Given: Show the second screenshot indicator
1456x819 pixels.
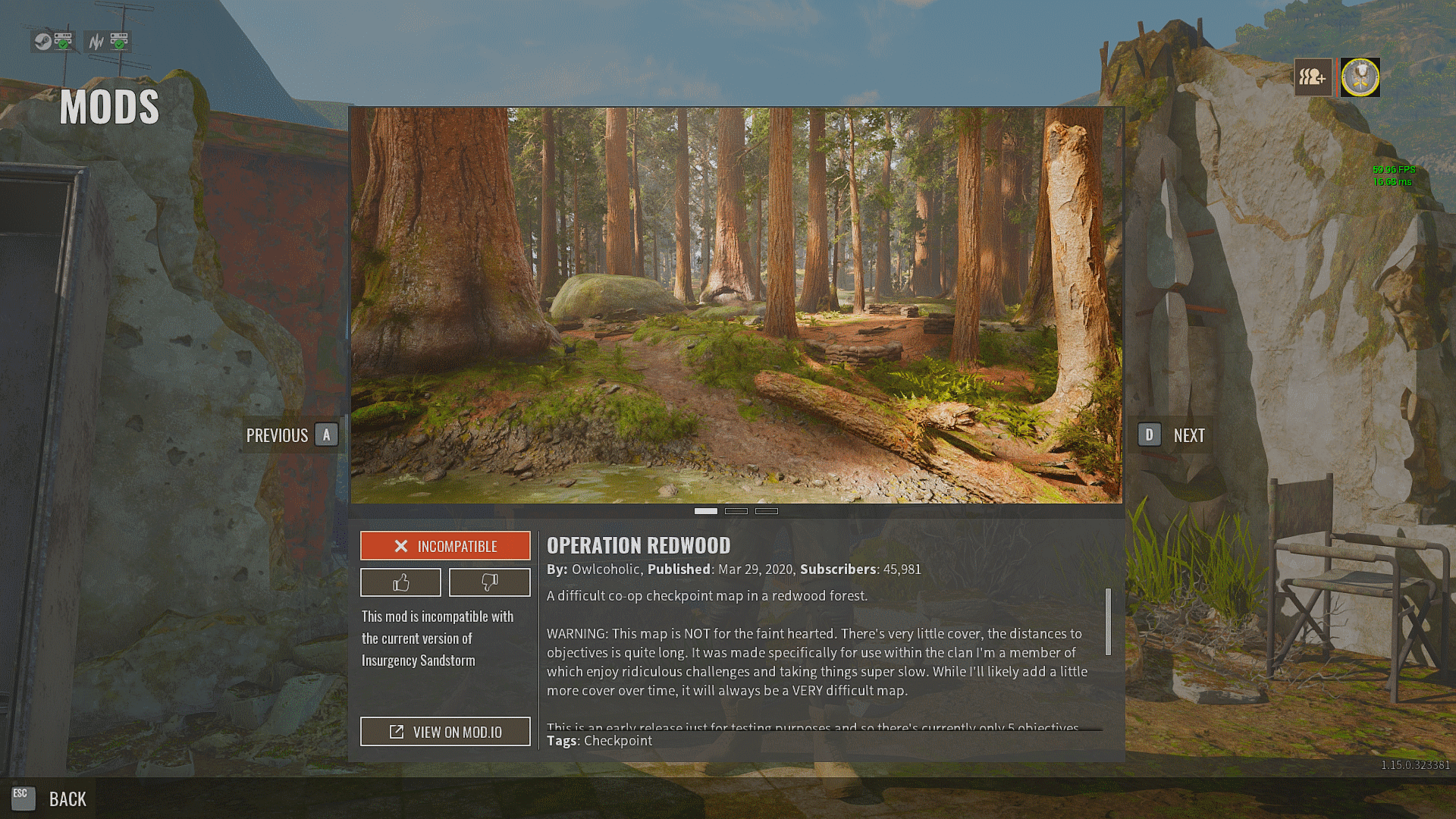Looking at the screenshot, I should pos(736,511).
